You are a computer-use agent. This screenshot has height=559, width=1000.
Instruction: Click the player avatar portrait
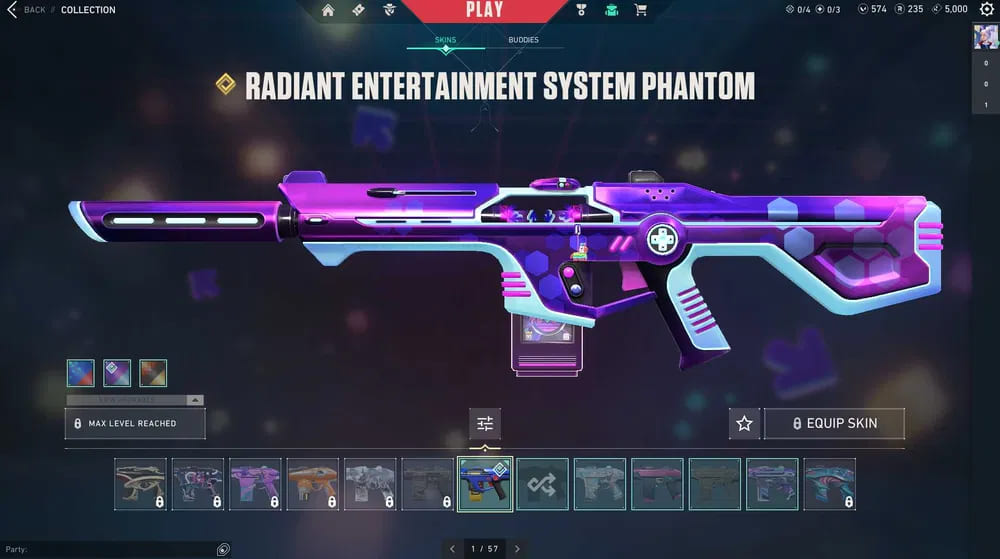pyautogui.click(x=985, y=36)
